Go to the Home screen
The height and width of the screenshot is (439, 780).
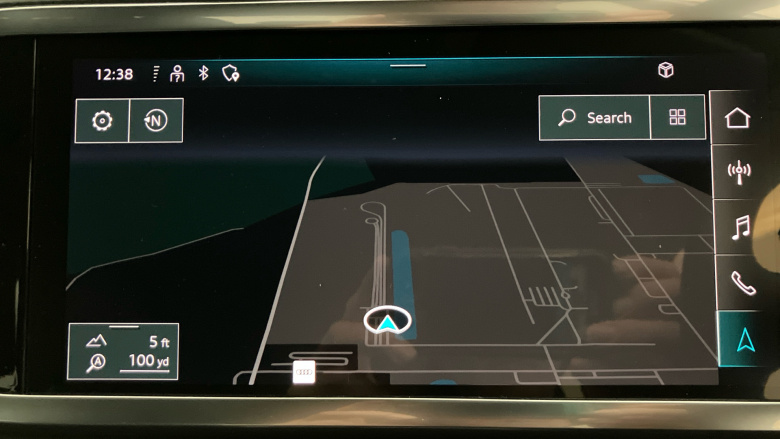738,118
